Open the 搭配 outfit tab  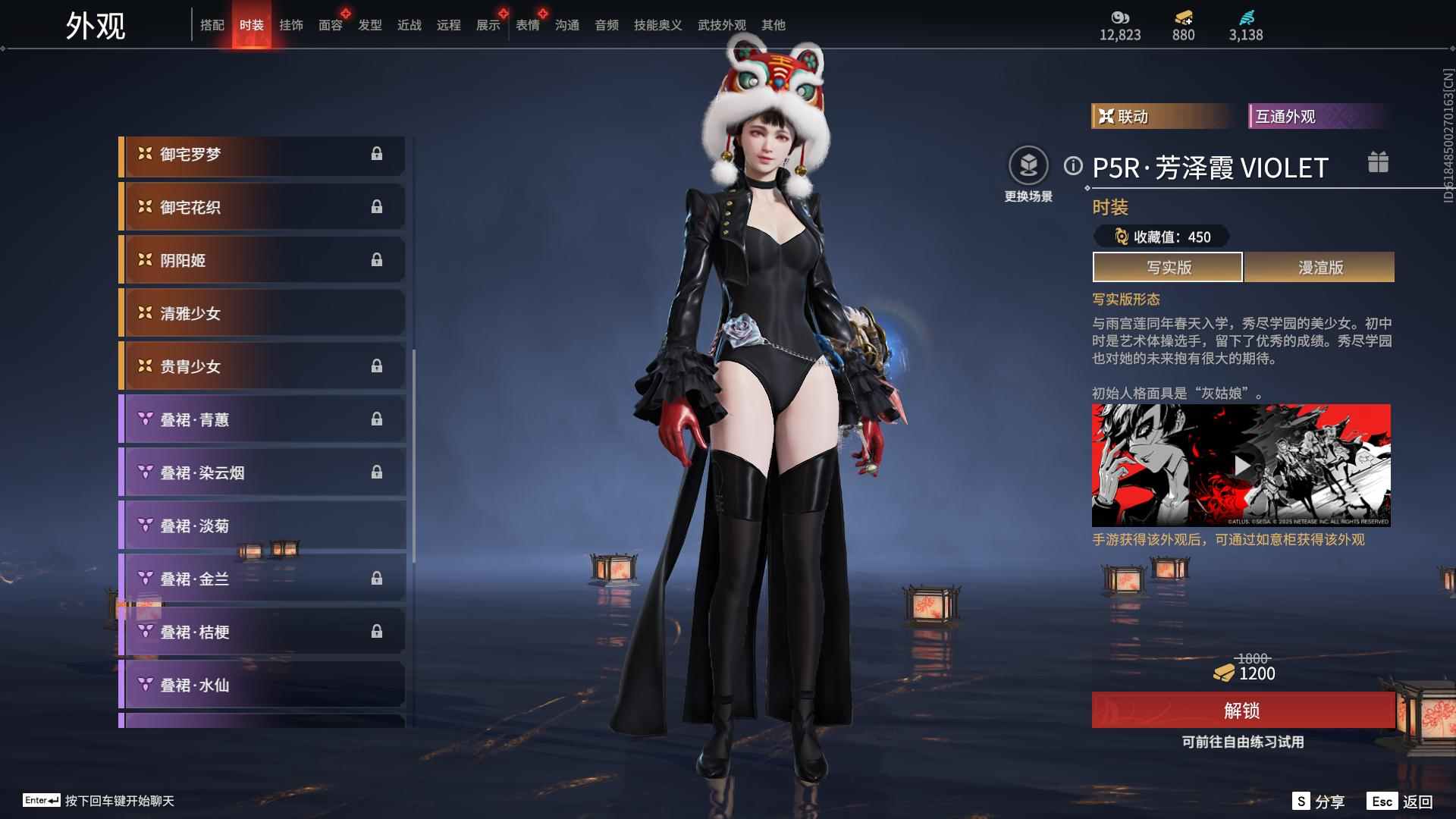coord(212,25)
